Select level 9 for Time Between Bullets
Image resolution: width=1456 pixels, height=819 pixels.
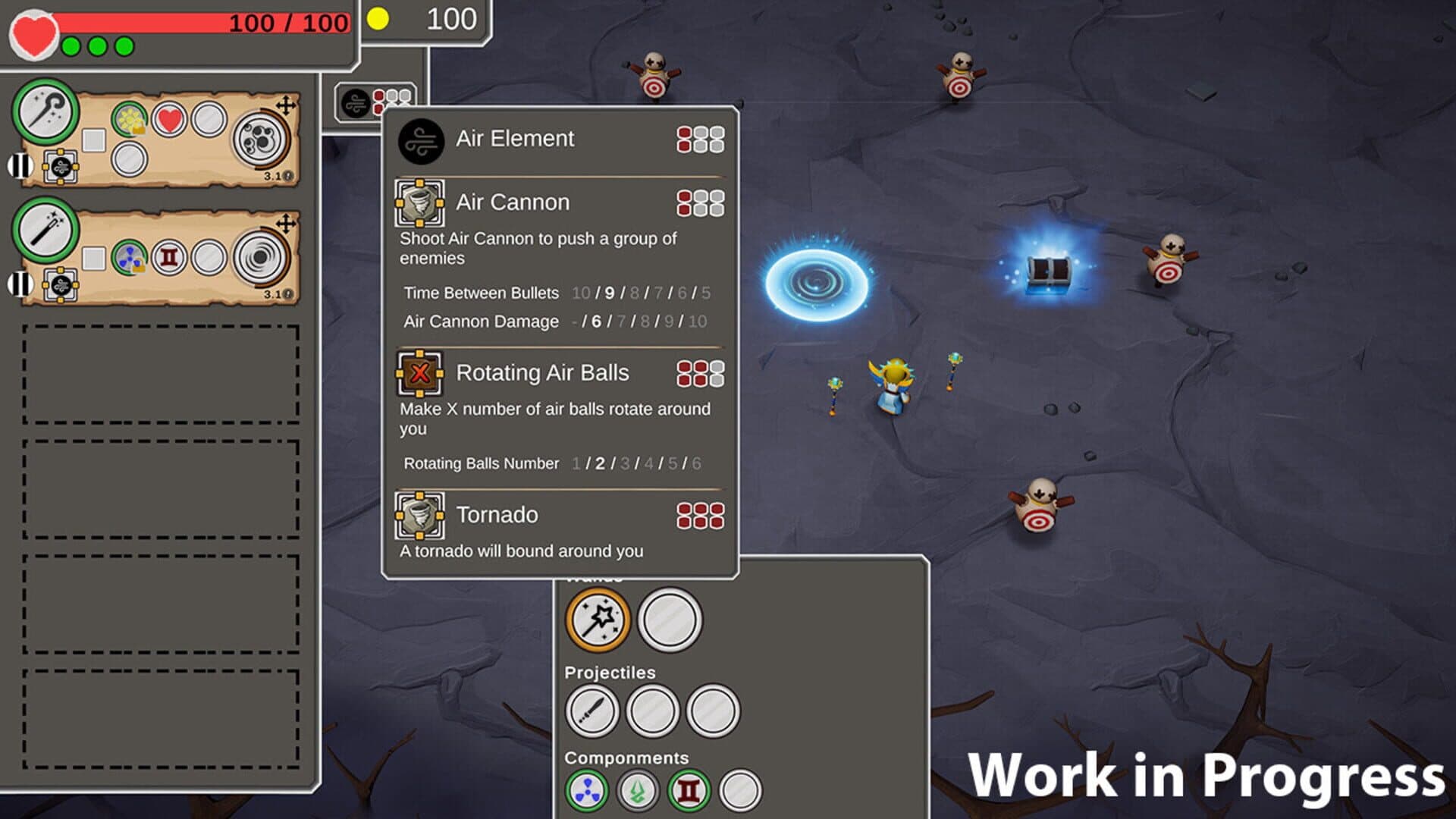(610, 293)
